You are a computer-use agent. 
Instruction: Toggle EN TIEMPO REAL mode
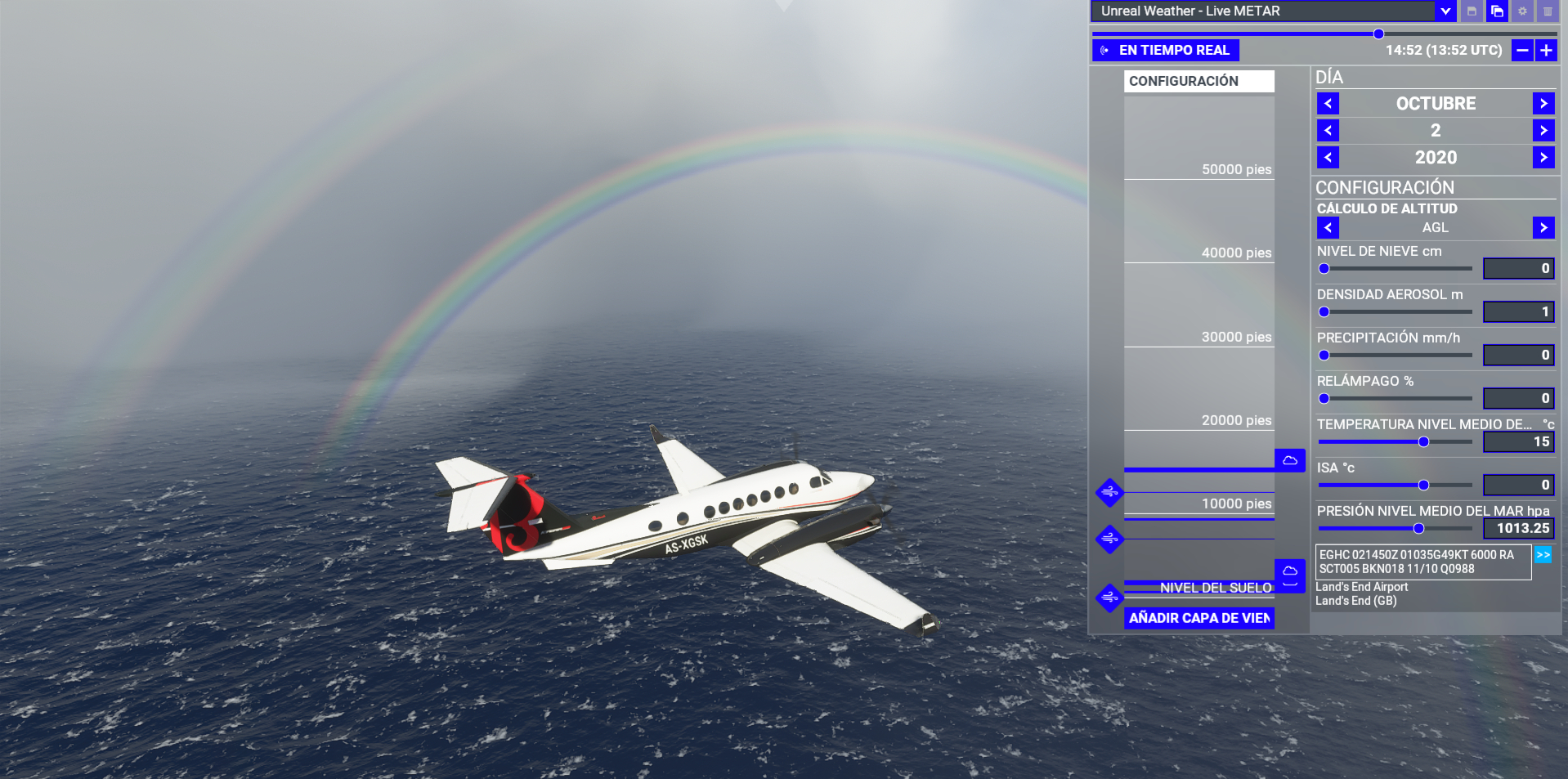(x=1164, y=50)
